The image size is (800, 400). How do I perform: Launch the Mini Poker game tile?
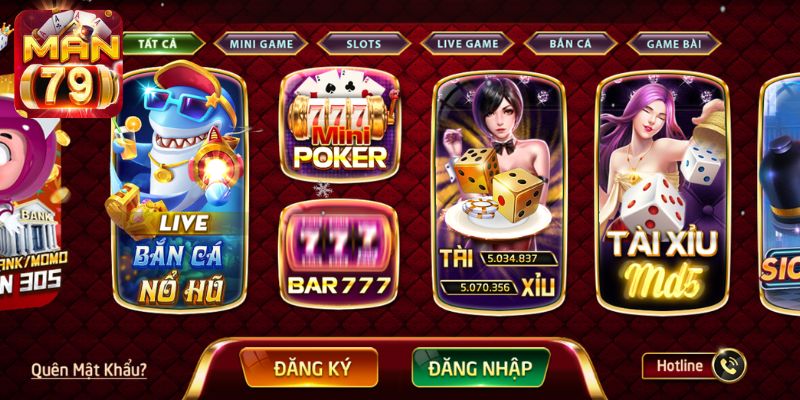336,125
